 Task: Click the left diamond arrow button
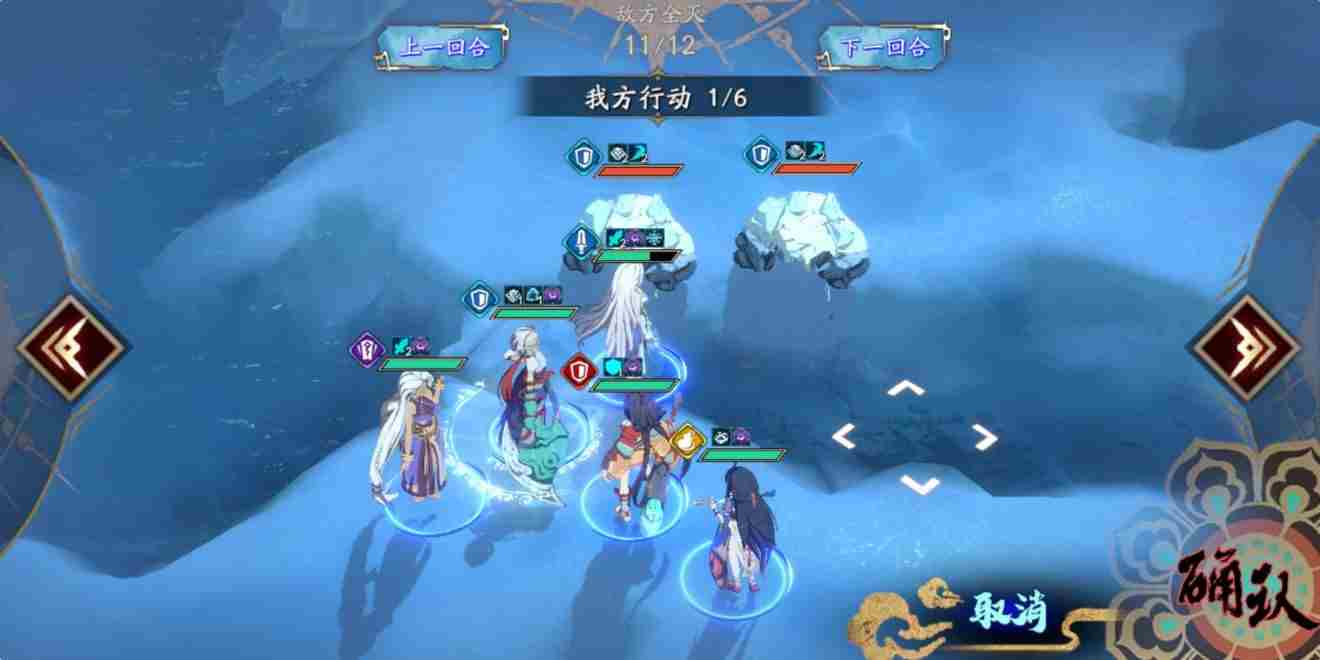click(70, 347)
